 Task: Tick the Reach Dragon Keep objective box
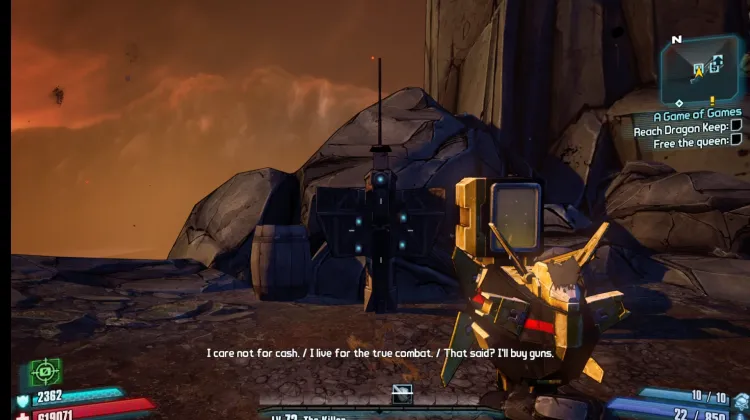[736, 127]
